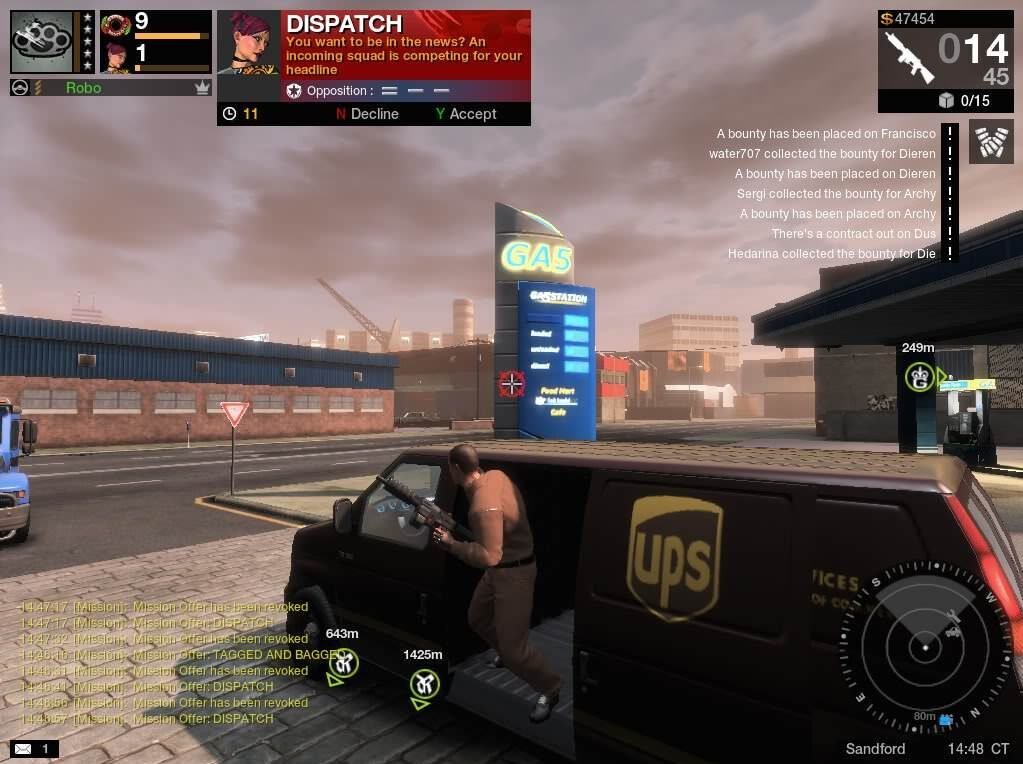Select the 643m waypoint marker
This screenshot has width=1023, height=764.
pos(343,662)
